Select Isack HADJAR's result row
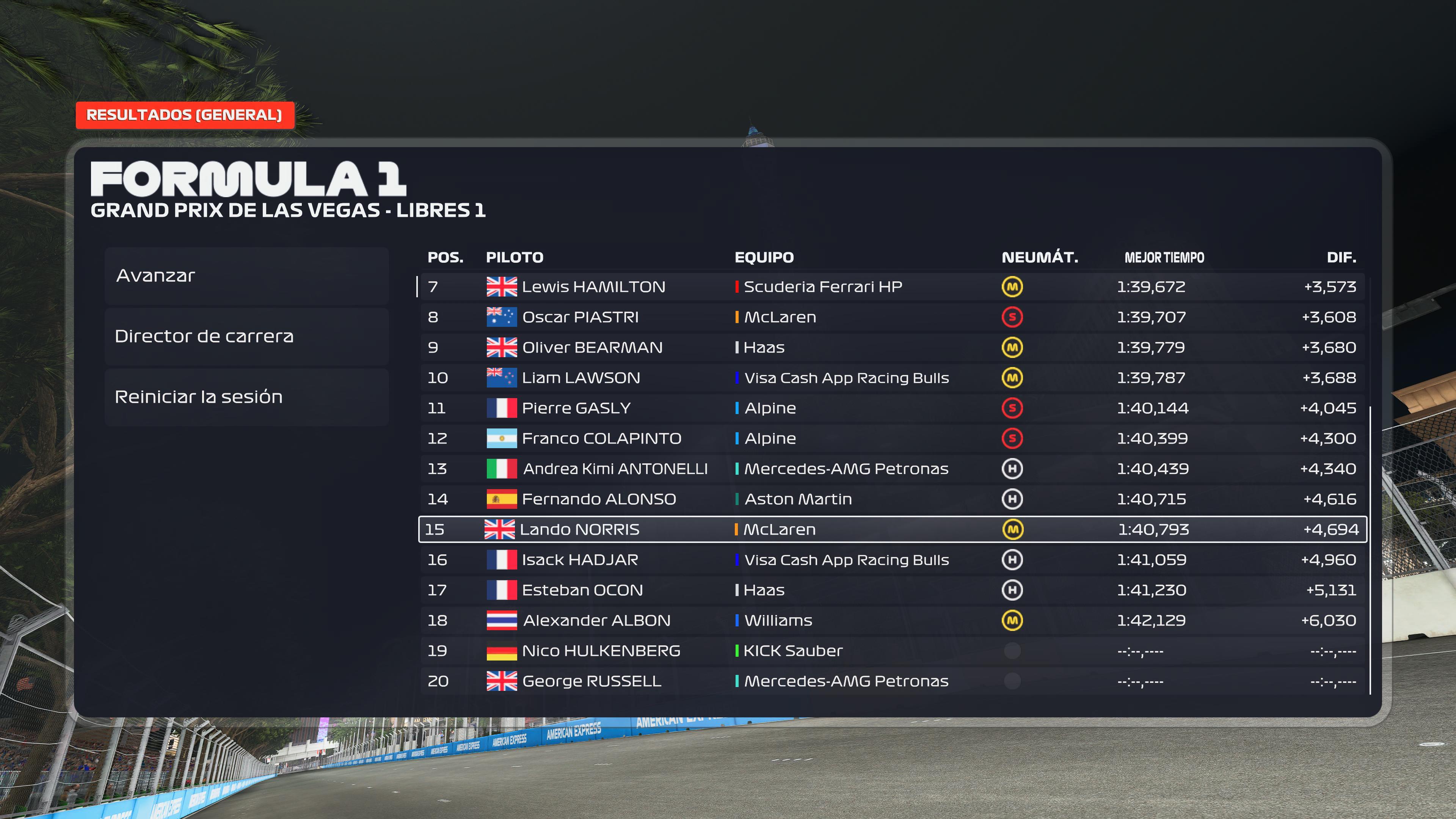 pos(892,560)
